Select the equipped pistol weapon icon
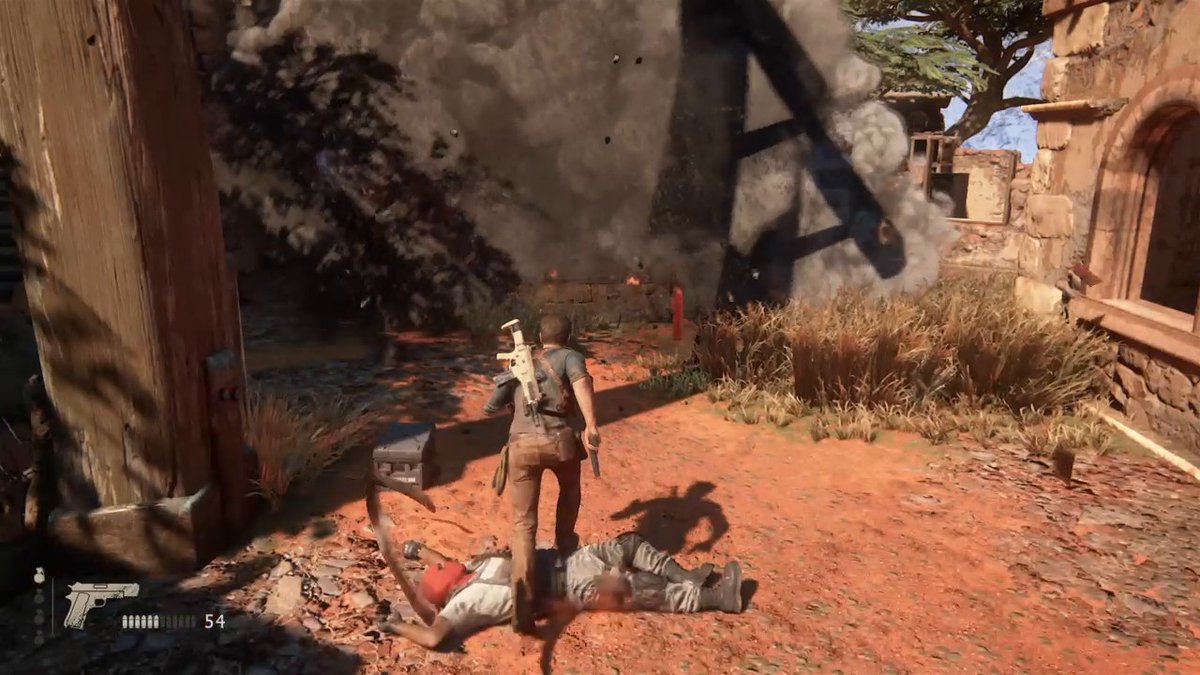This screenshot has width=1200, height=675. [x=99, y=604]
